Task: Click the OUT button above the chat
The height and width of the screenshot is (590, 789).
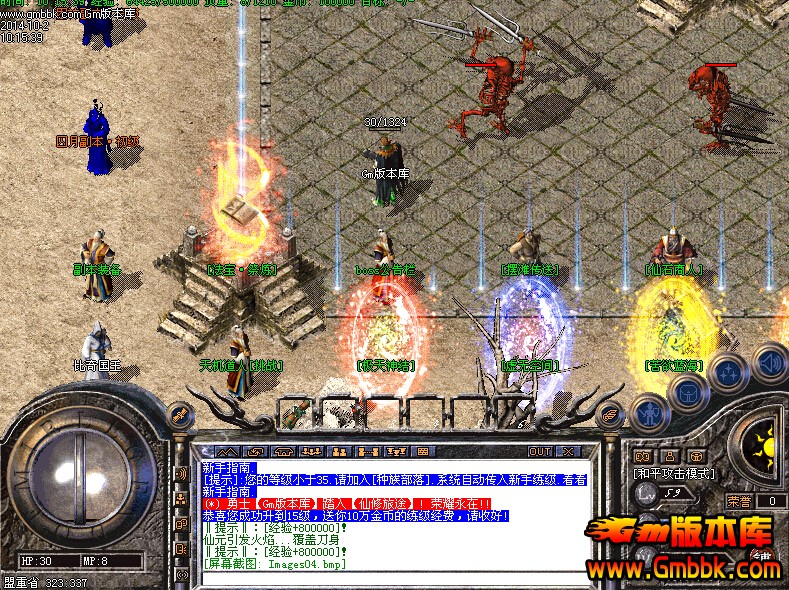Action: (540, 451)
